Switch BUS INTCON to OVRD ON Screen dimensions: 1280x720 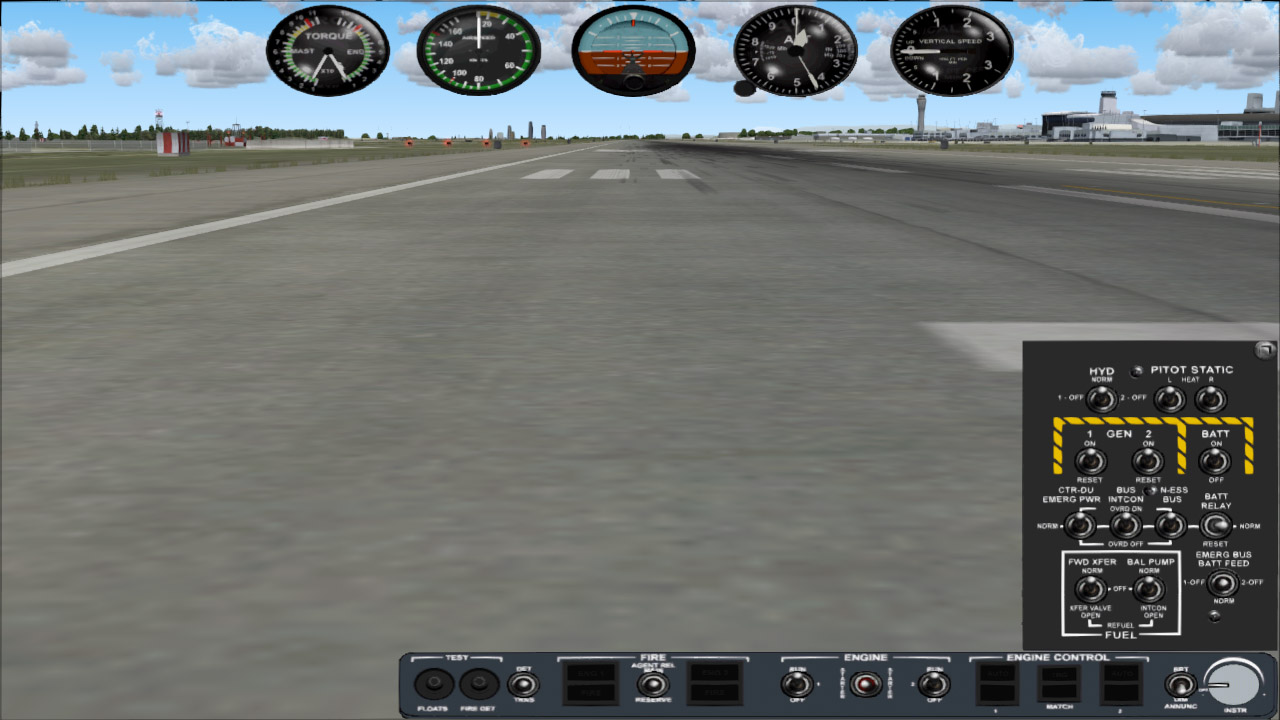click(x=1126, y=524)
